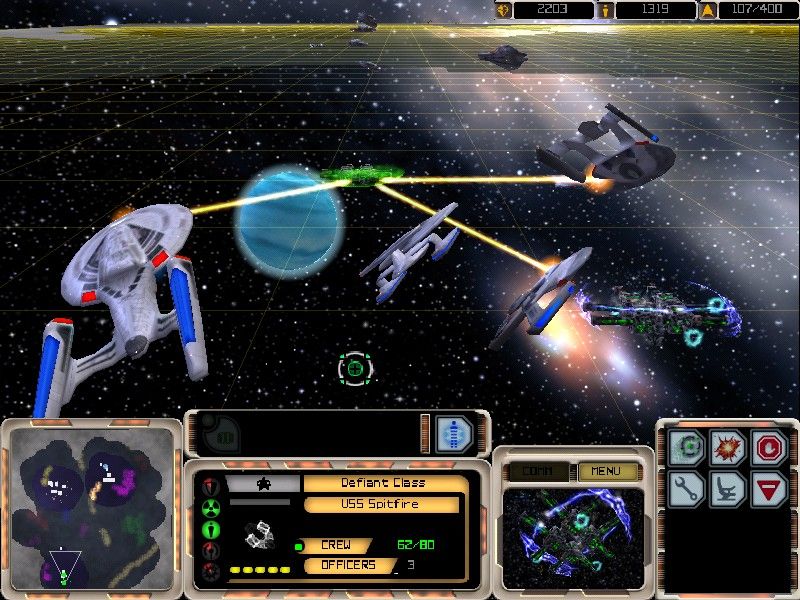
Task: Click the green radiation system status icon
Action: (211, 507)
